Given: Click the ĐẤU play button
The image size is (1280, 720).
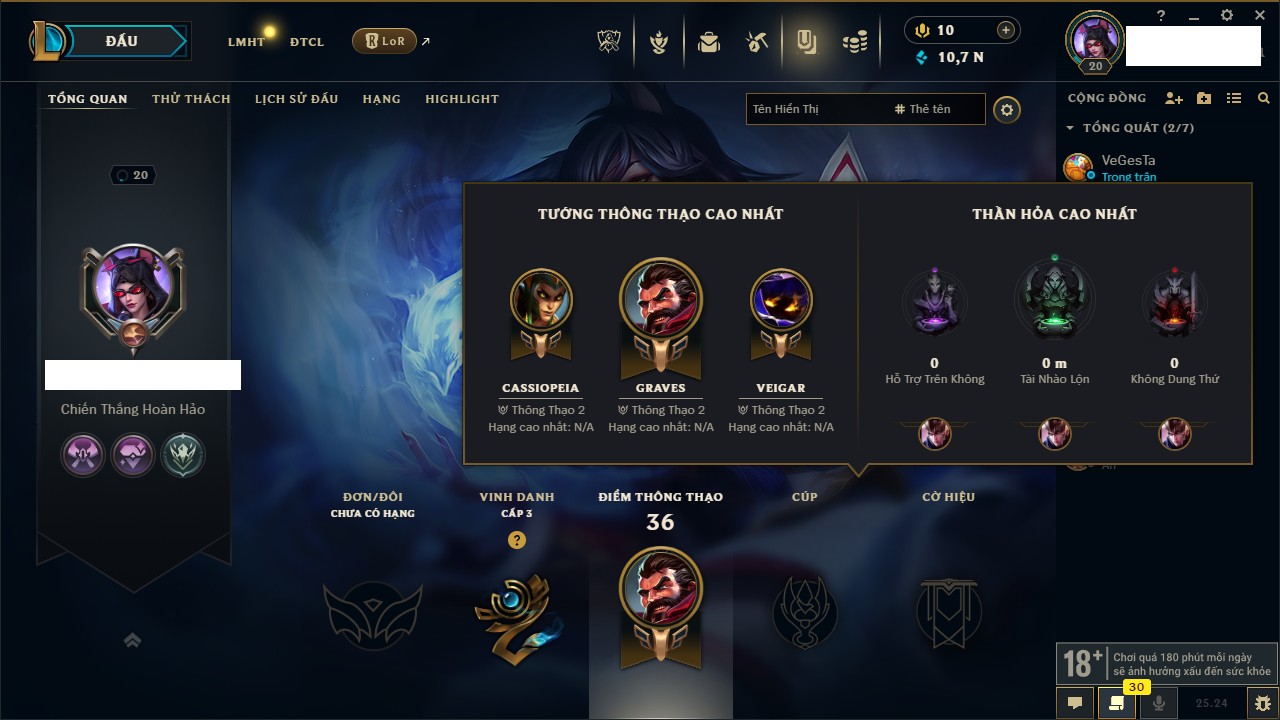Looking at the screenshot, I should (x=122, y=41).
